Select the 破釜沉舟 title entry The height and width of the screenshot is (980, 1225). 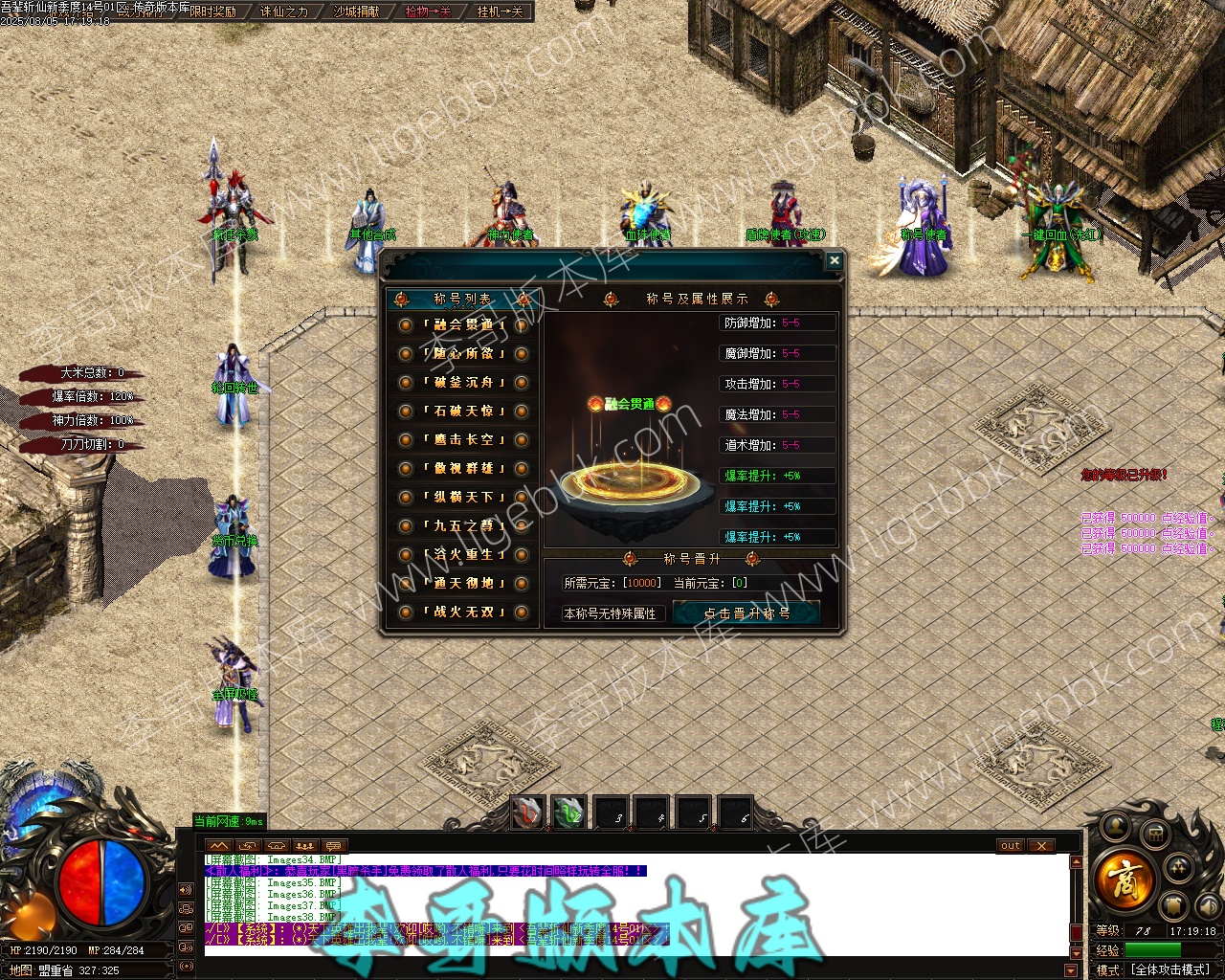(464, 383)
